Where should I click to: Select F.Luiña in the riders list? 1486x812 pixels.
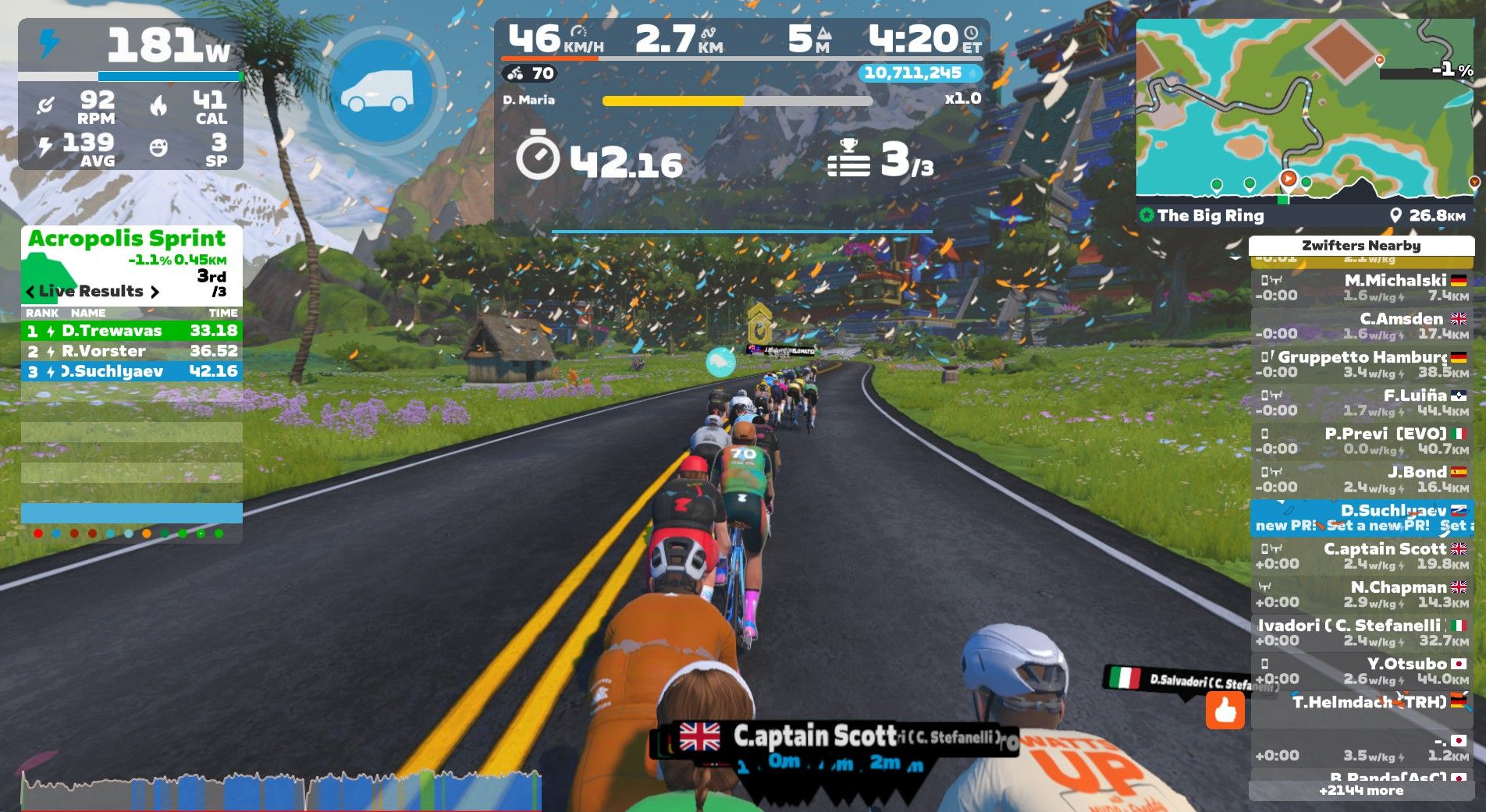pos(1362,402)
